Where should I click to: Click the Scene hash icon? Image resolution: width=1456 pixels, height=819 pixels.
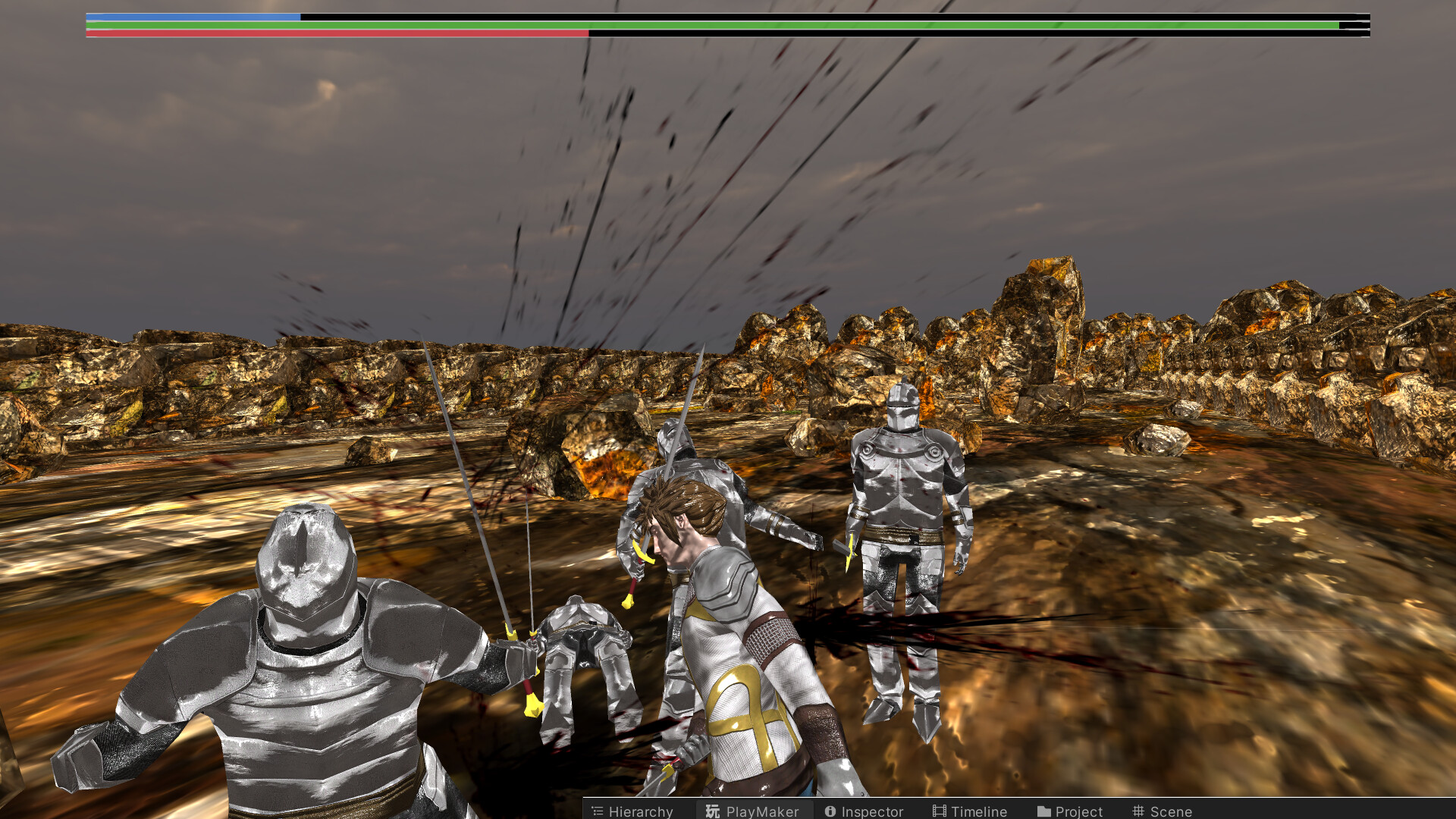coord(1138,811)
